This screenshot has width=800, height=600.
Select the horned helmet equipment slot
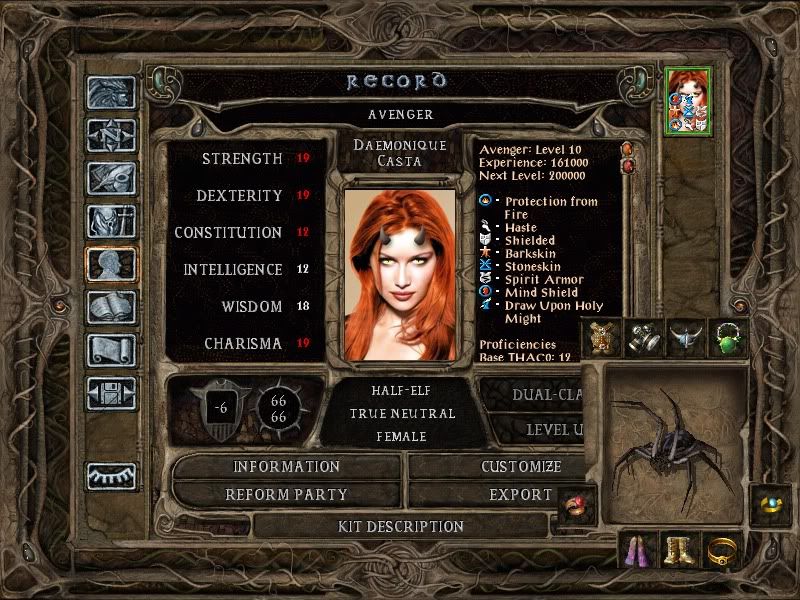[x=685, y=339]
